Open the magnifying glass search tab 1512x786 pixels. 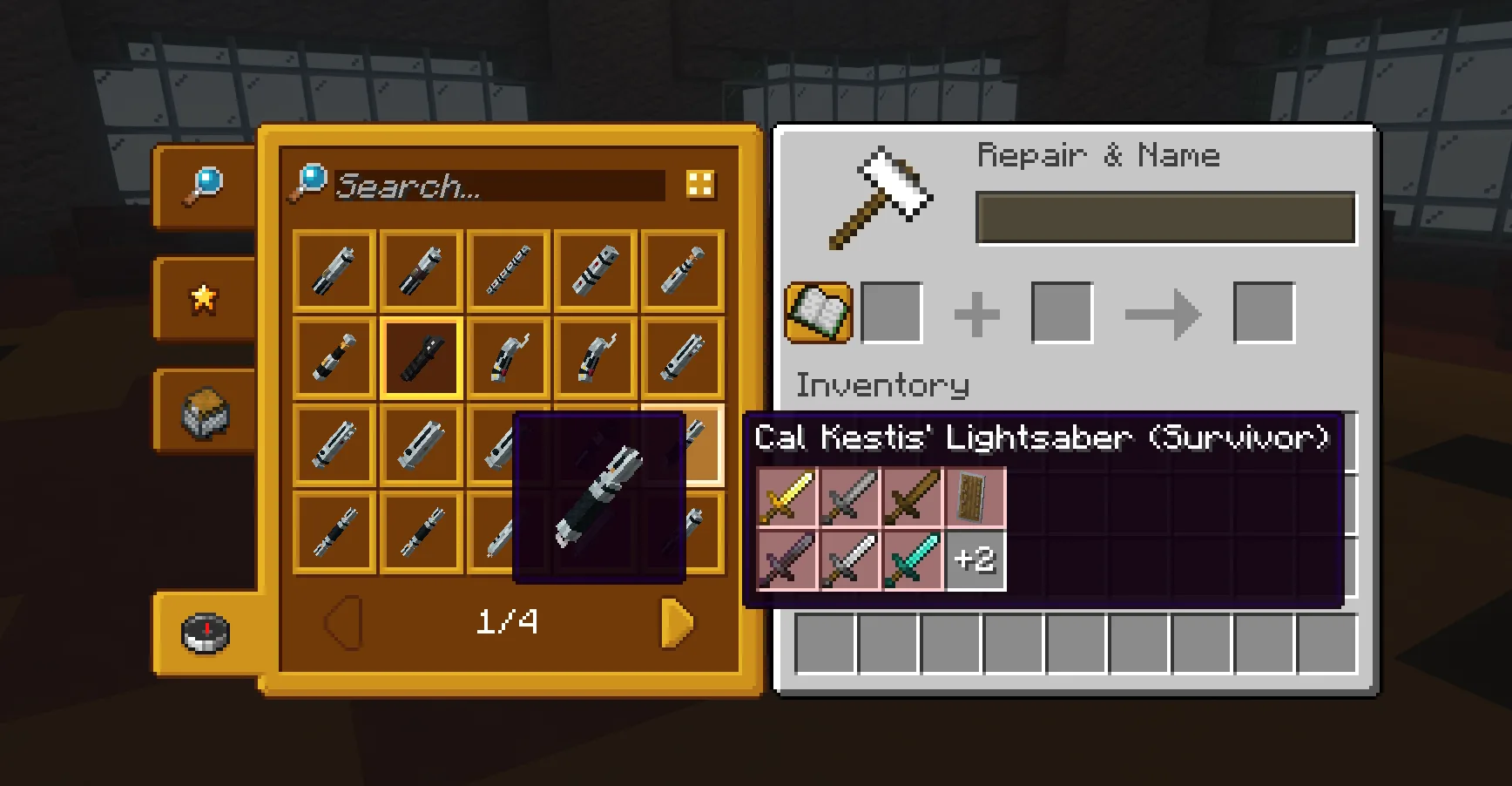tap(204, 186)
